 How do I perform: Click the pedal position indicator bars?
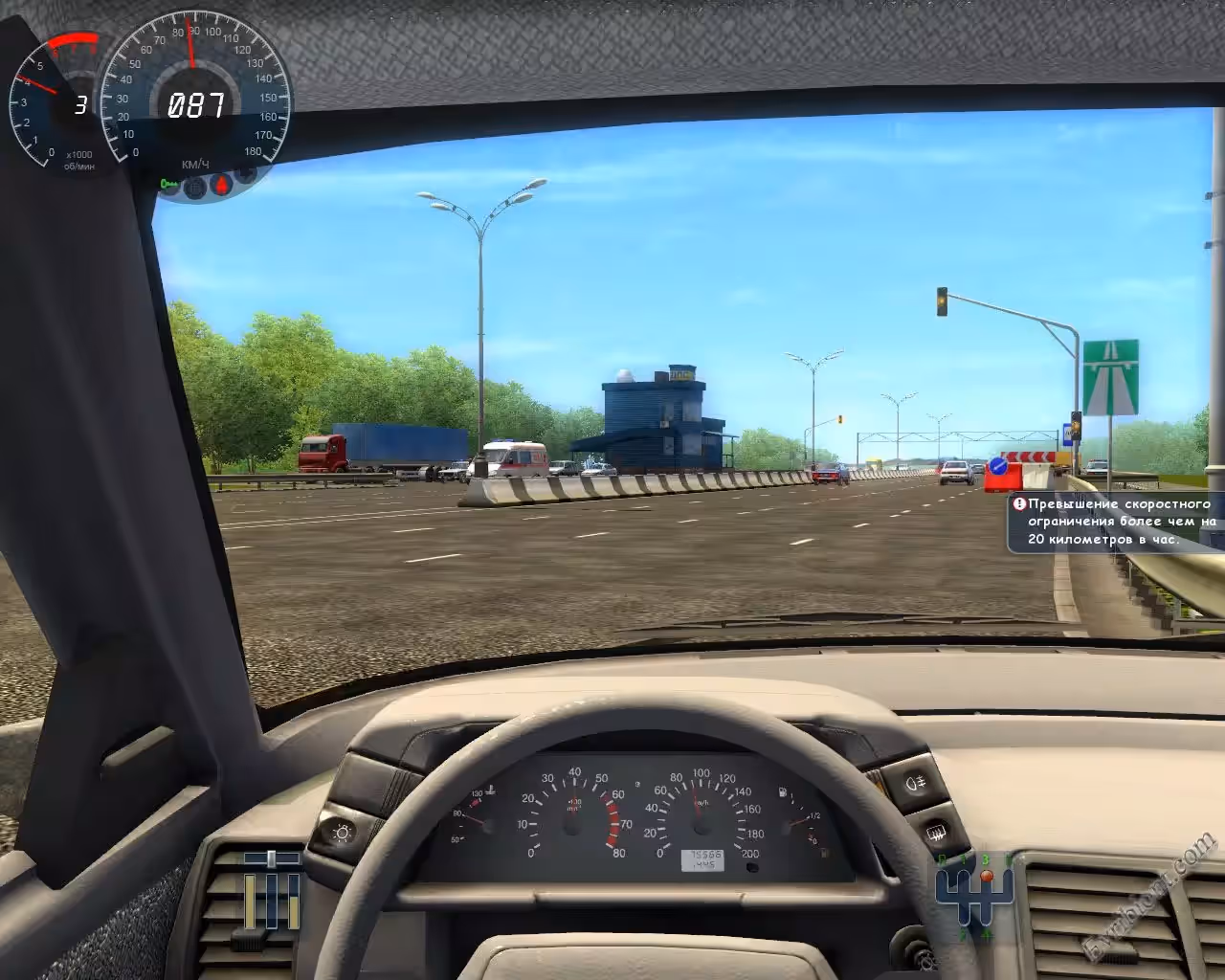272,894
